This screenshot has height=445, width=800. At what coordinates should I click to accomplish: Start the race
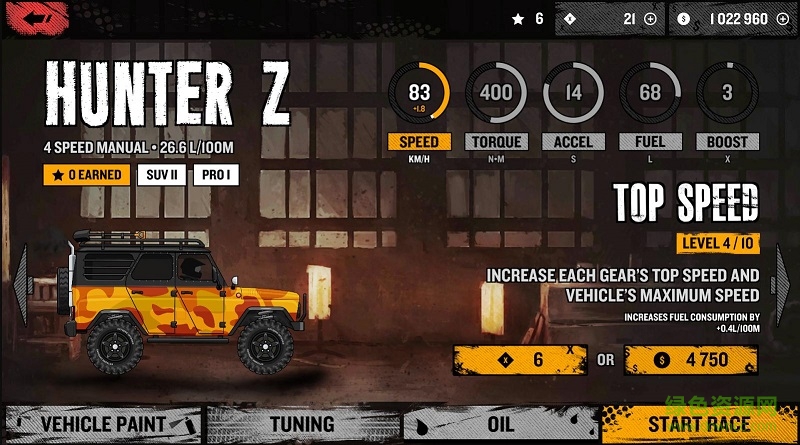click(x=699, y=424)
